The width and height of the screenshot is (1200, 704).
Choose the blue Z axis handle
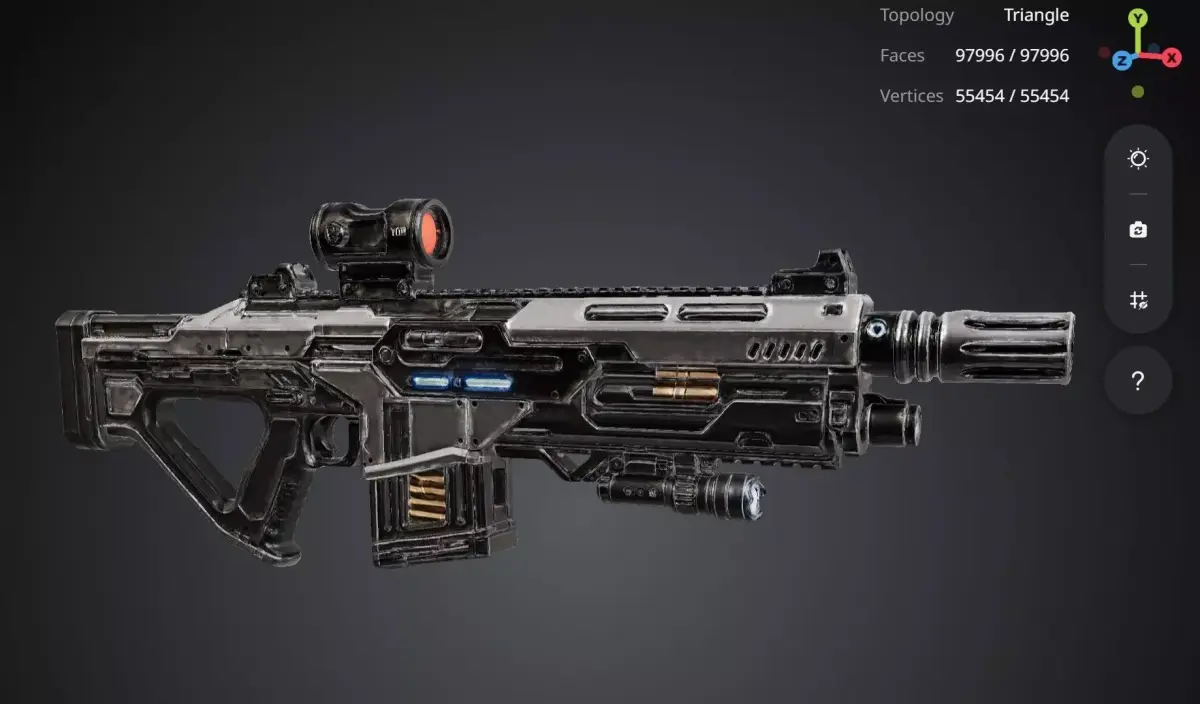[1122, 61]
